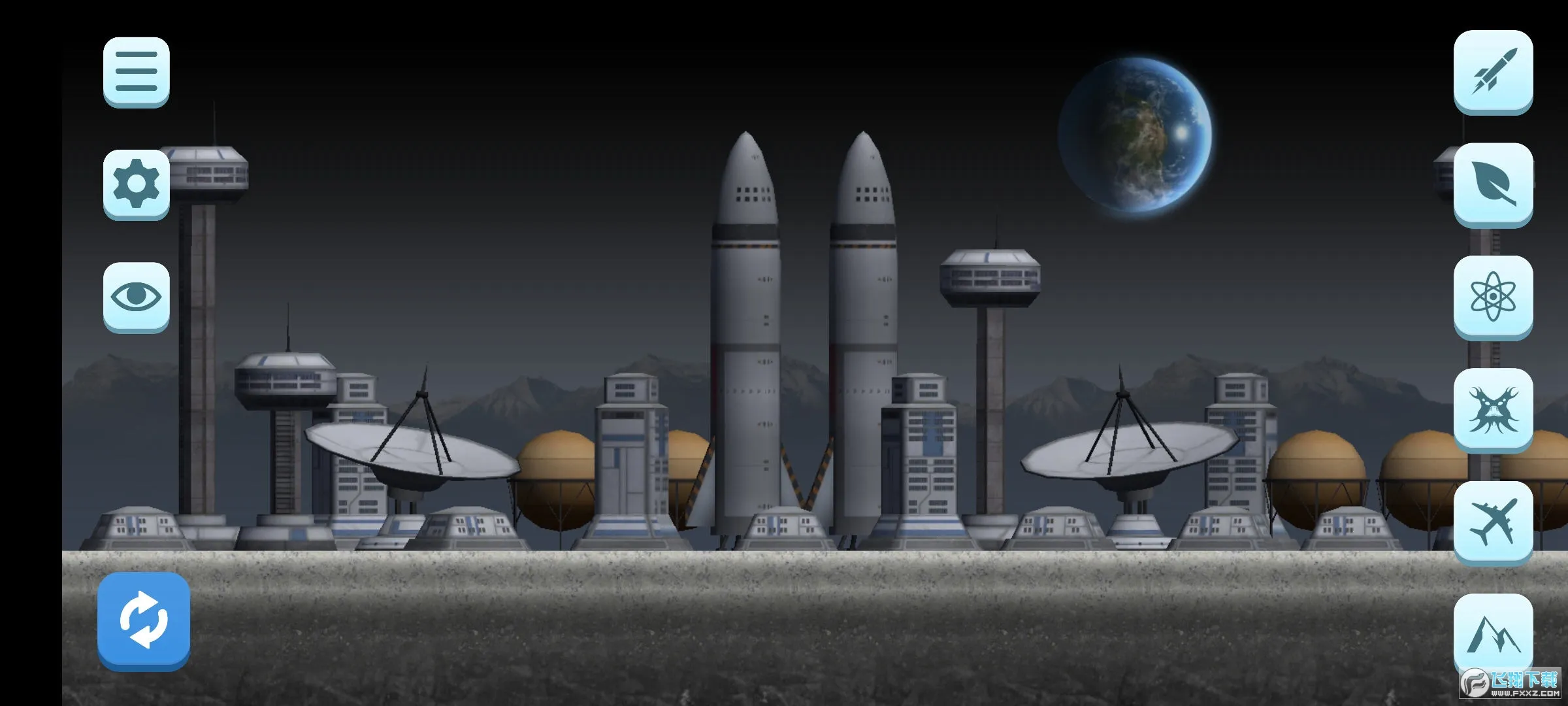This screenshot has width=1568, height=706.
Task: Pick the alien monster category
Action: 1493,409
